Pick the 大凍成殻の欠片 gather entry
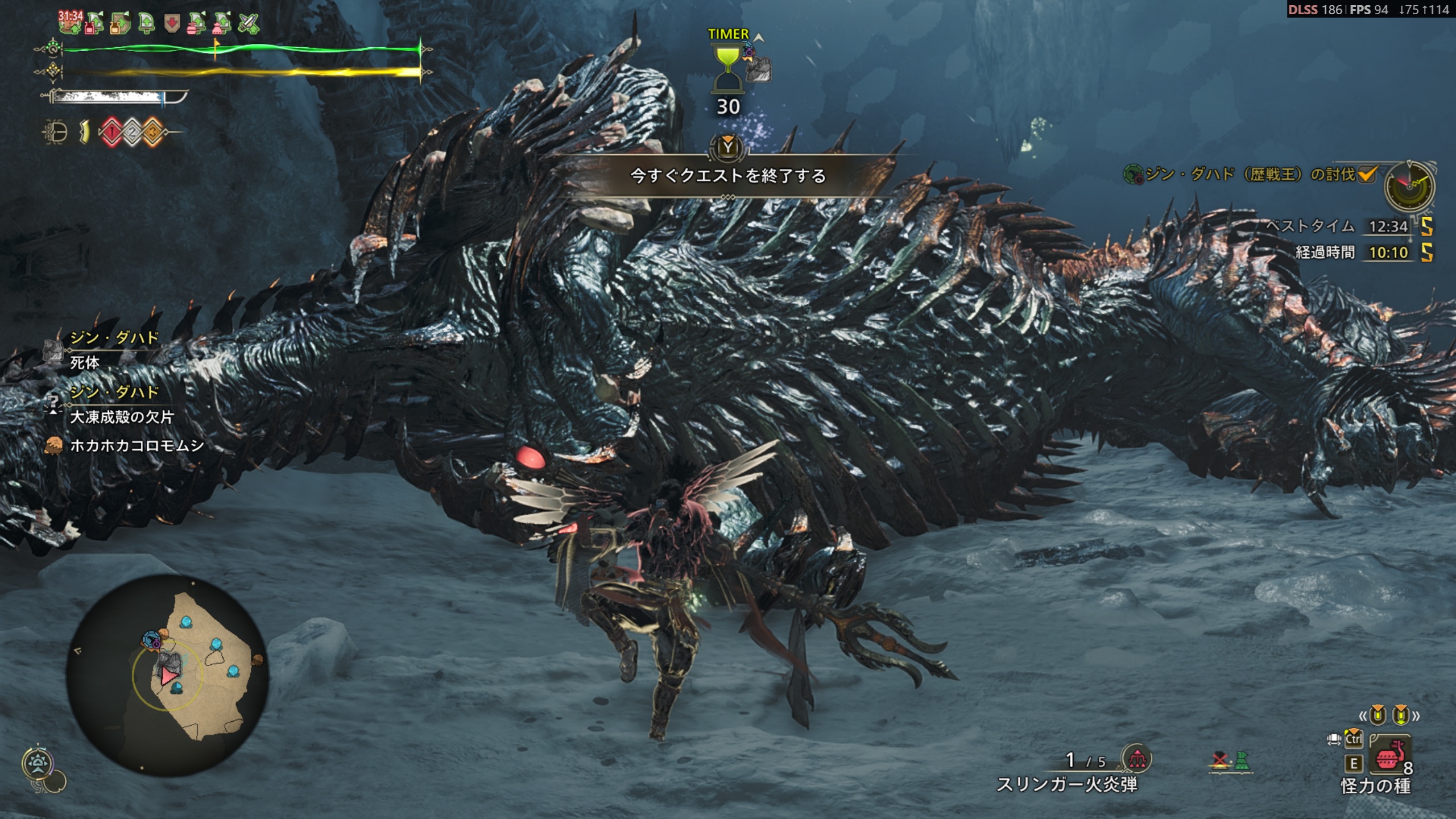The height and width of the screenshot is (819, 1456). [121, 417]
